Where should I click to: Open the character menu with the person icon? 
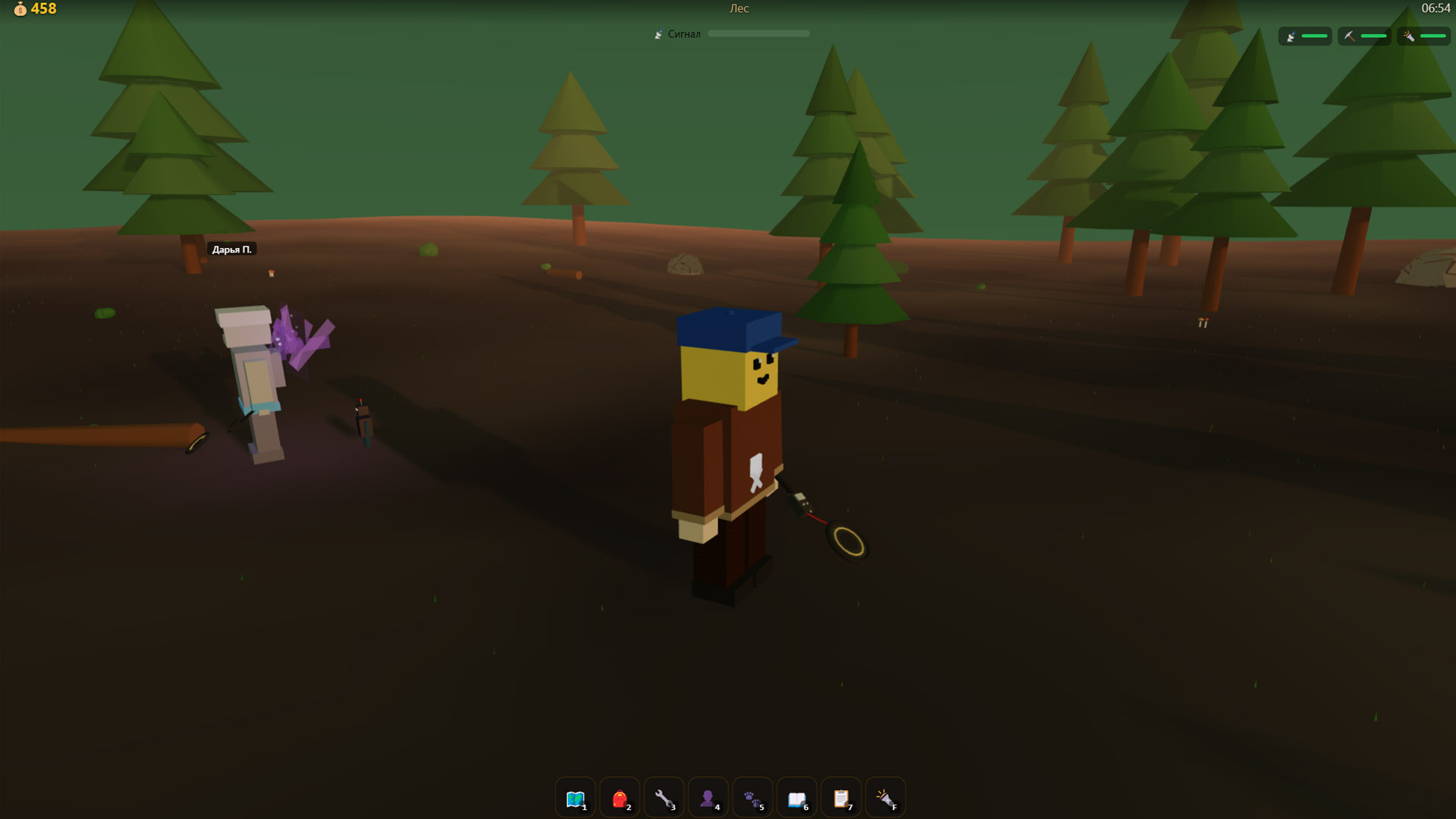click(708, 797)
